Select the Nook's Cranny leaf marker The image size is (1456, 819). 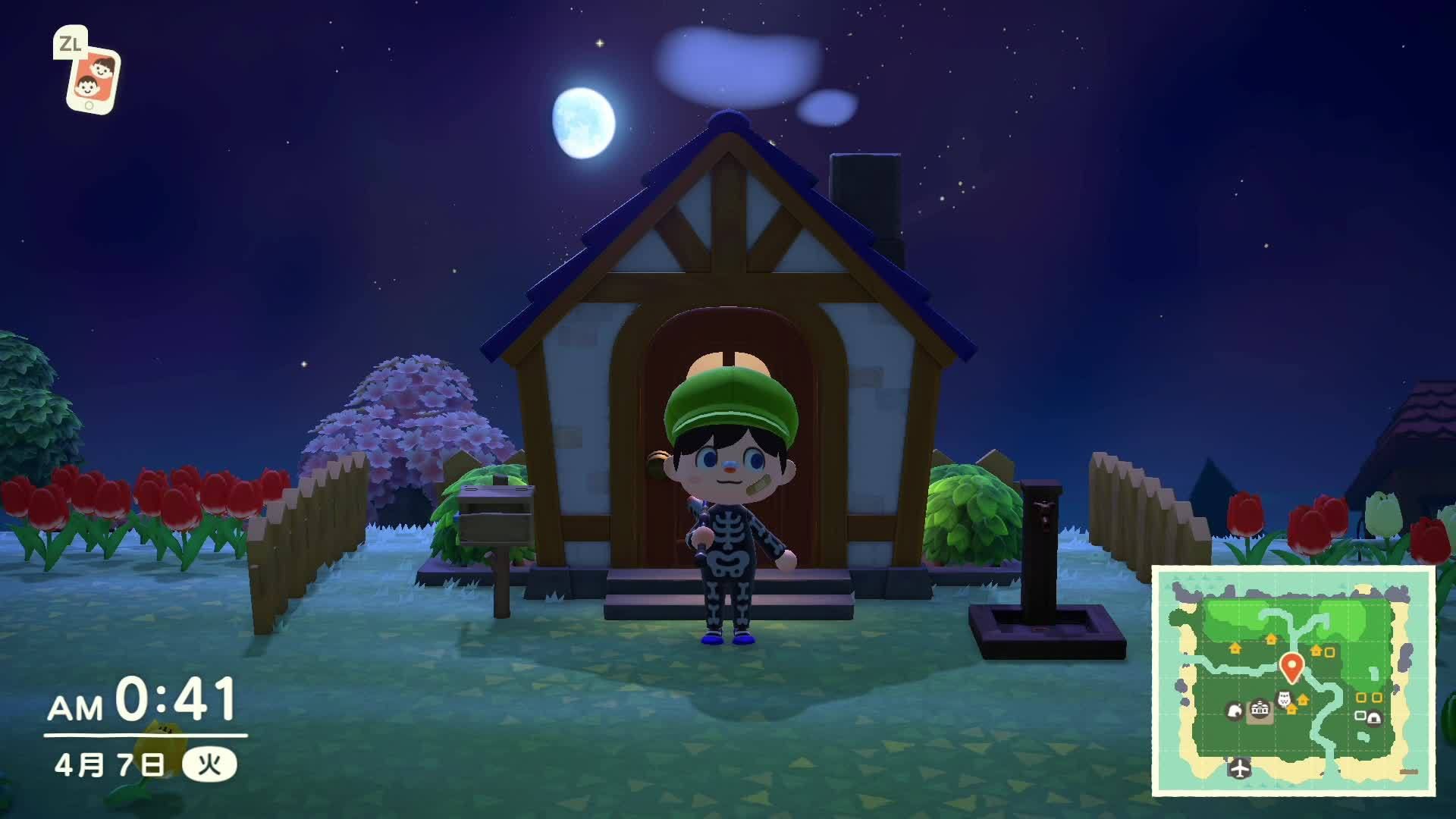pyautogui.click(x=1234, y=711)
